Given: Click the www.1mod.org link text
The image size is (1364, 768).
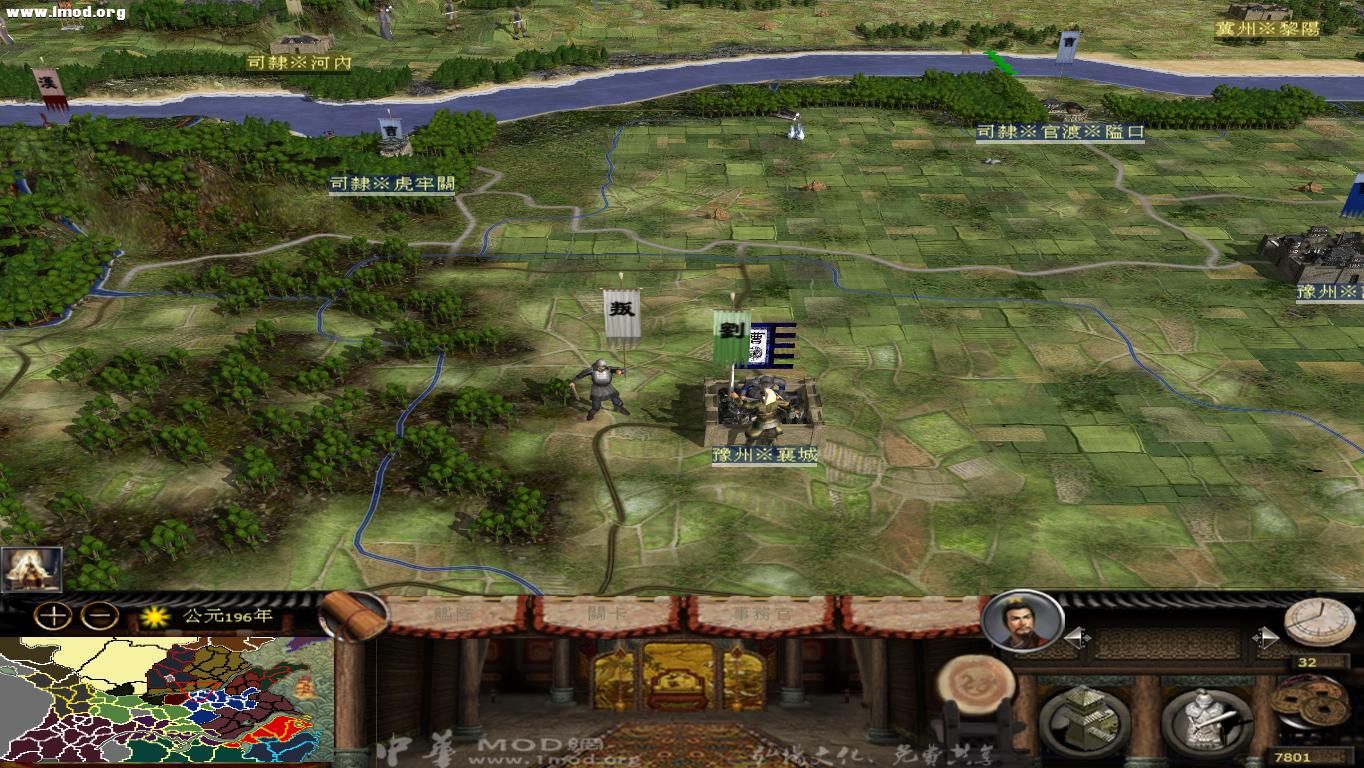Looking at the screenshot, I should pyautogui.click(x=65, y=14).
